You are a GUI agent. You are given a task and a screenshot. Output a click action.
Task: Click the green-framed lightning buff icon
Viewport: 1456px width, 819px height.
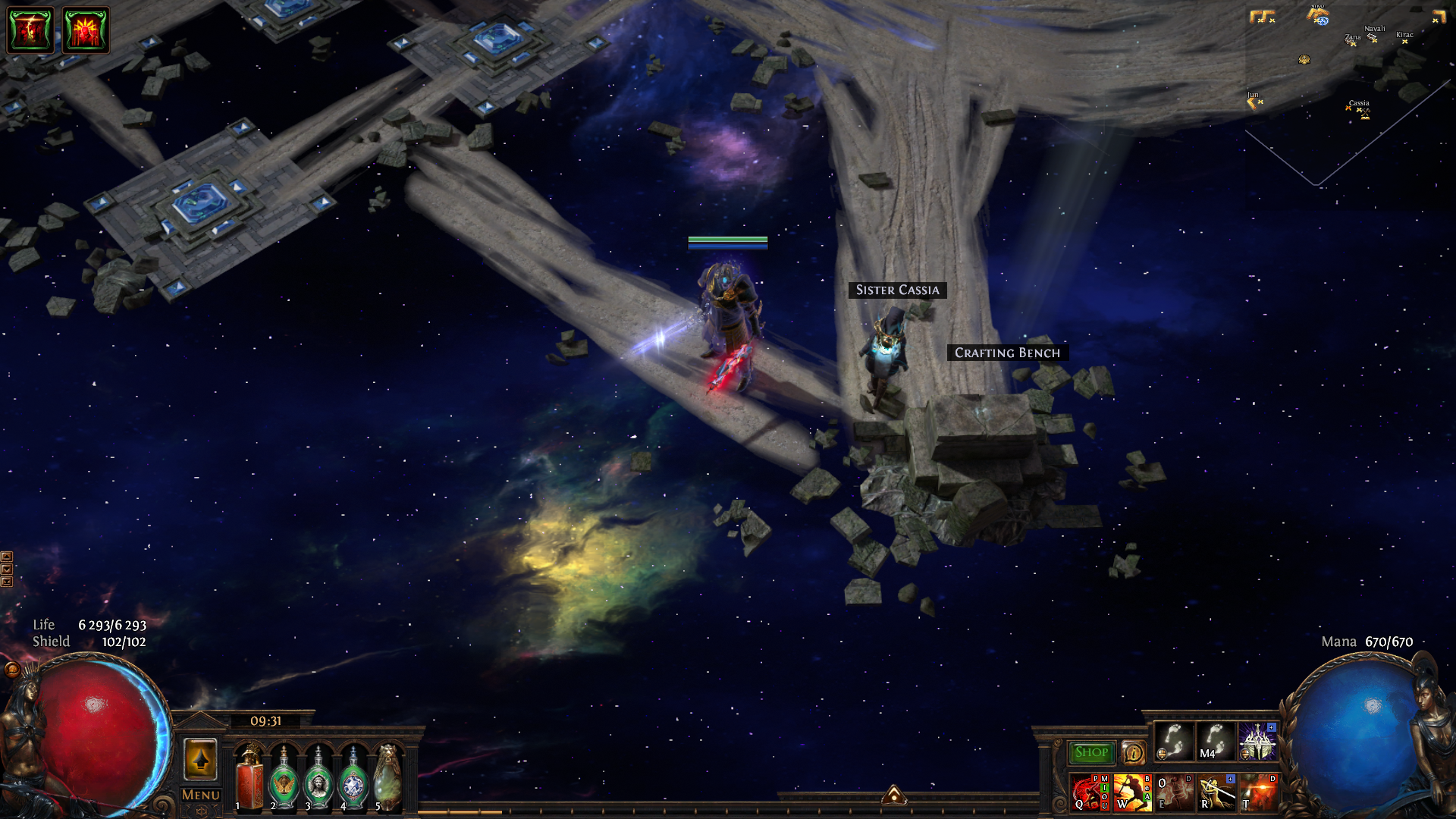click(30, 30)
